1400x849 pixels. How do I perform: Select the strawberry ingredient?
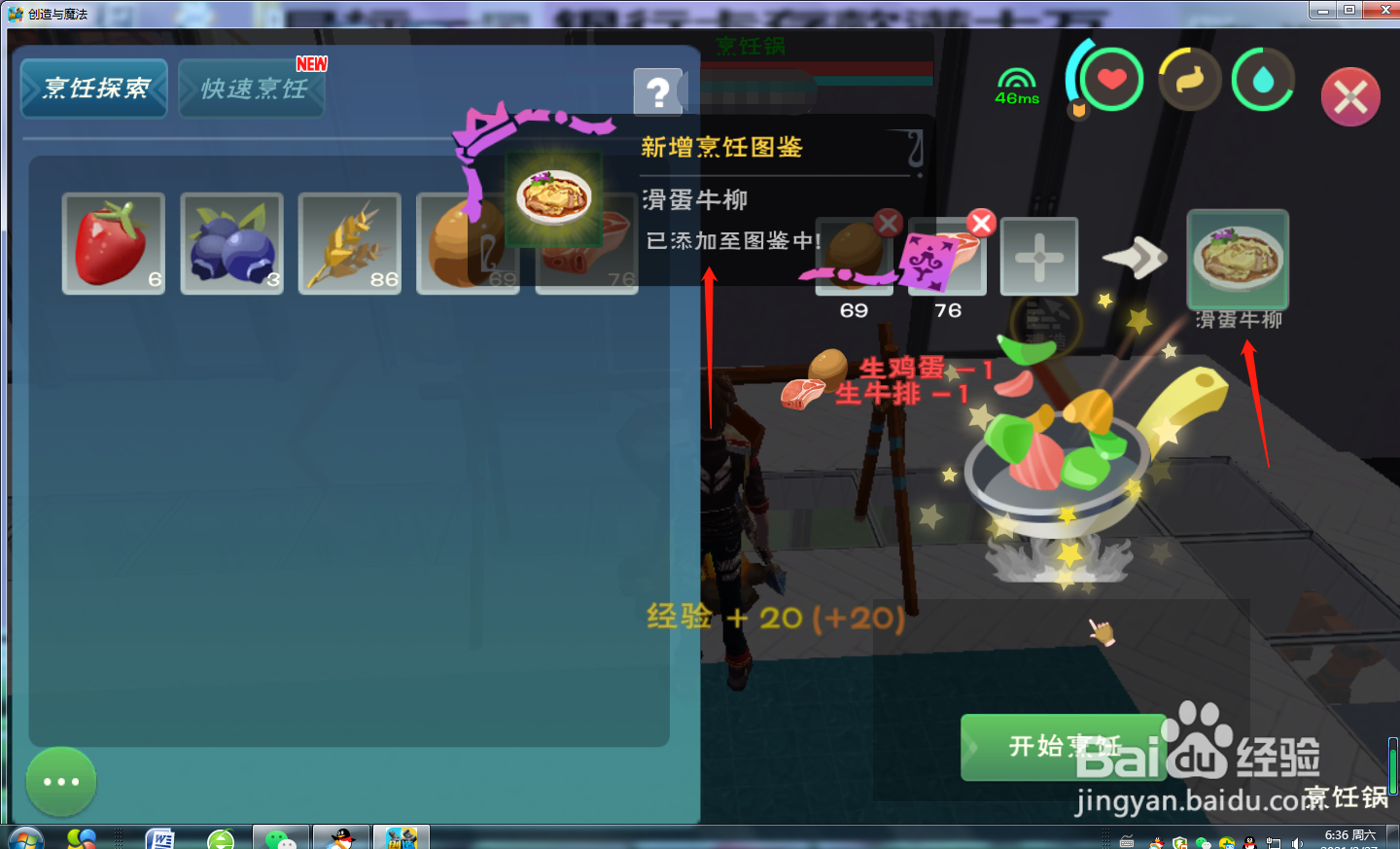click(113, 243)
